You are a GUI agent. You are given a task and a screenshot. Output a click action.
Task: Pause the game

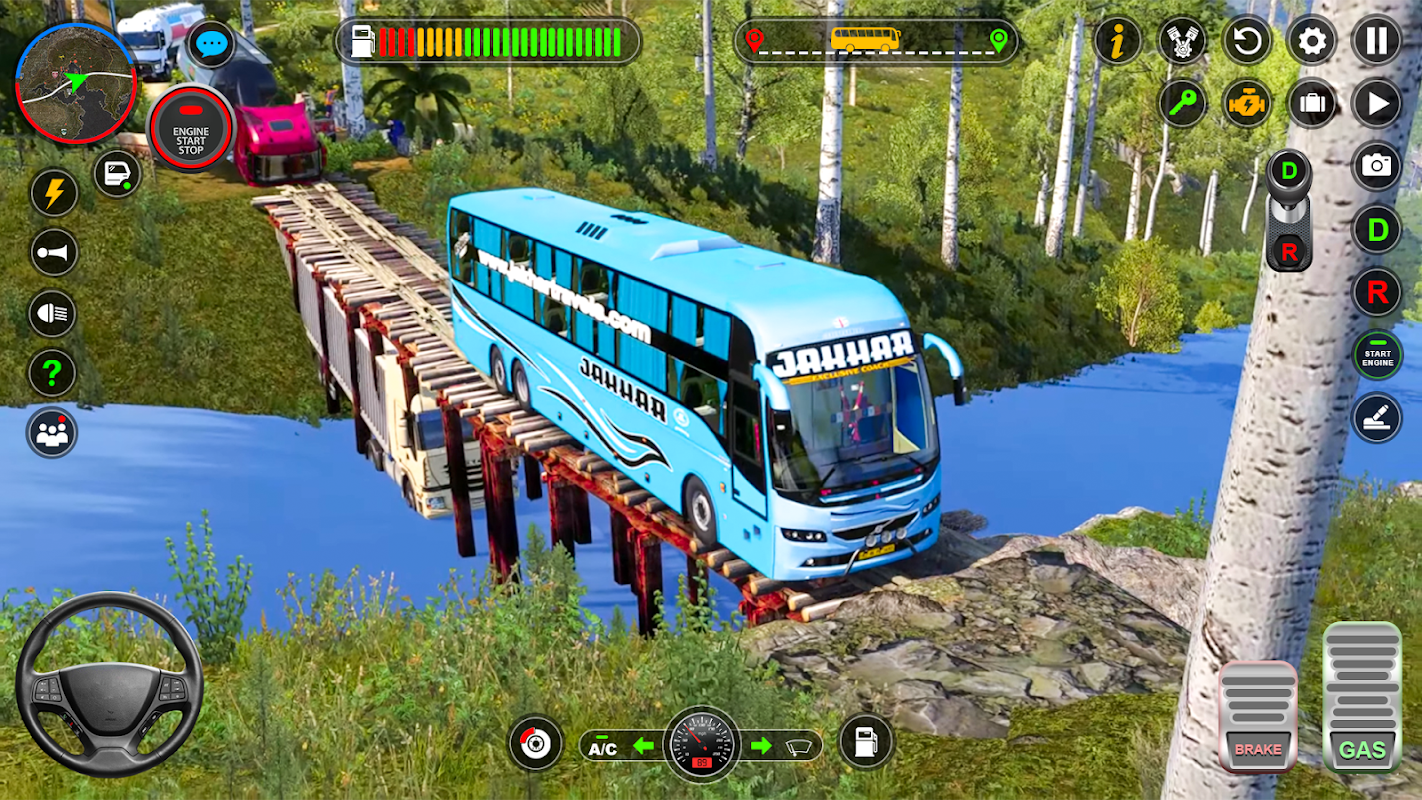[x=1377, y=41]
